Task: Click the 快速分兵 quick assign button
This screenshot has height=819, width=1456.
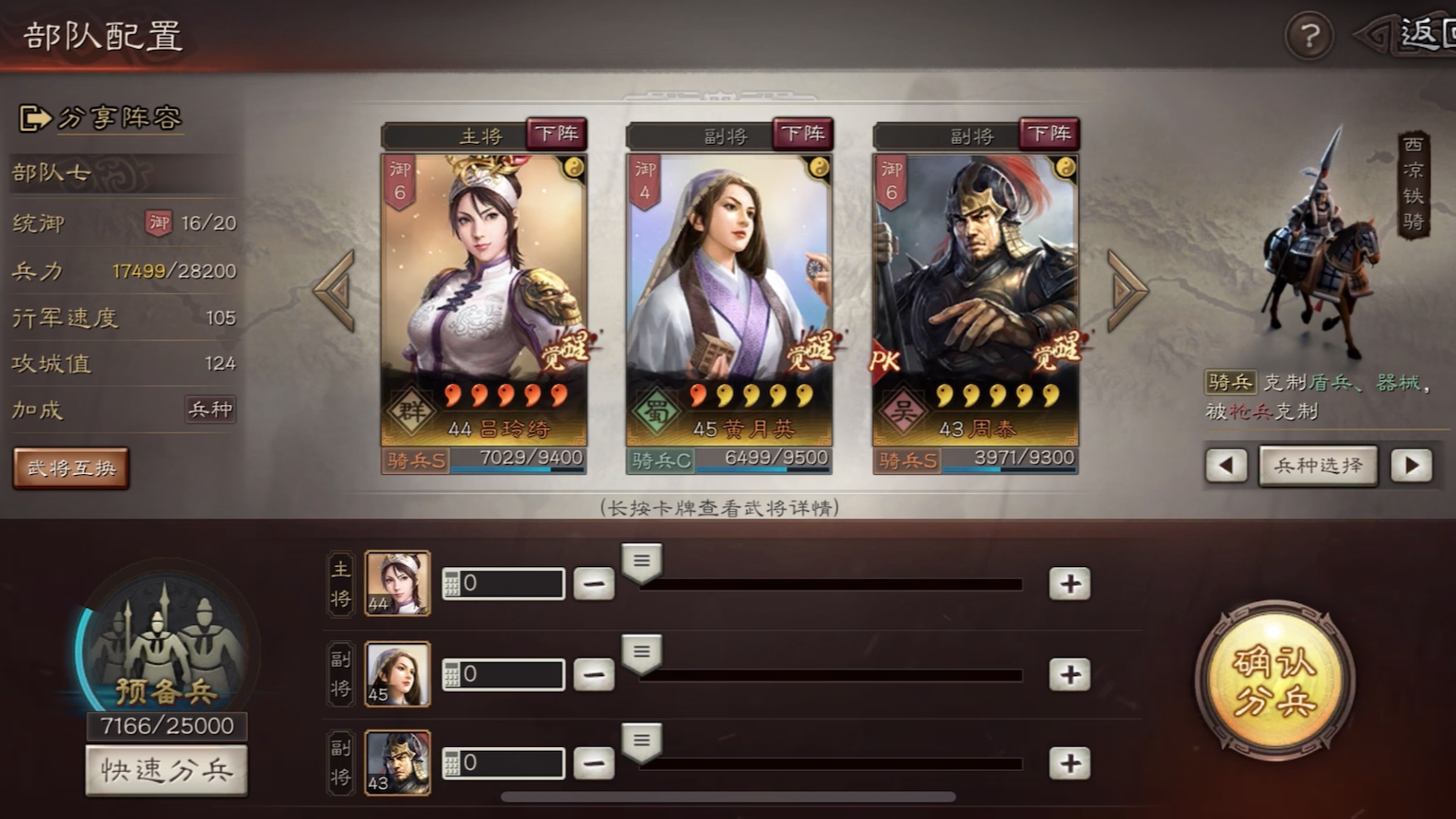Action: 166,769
